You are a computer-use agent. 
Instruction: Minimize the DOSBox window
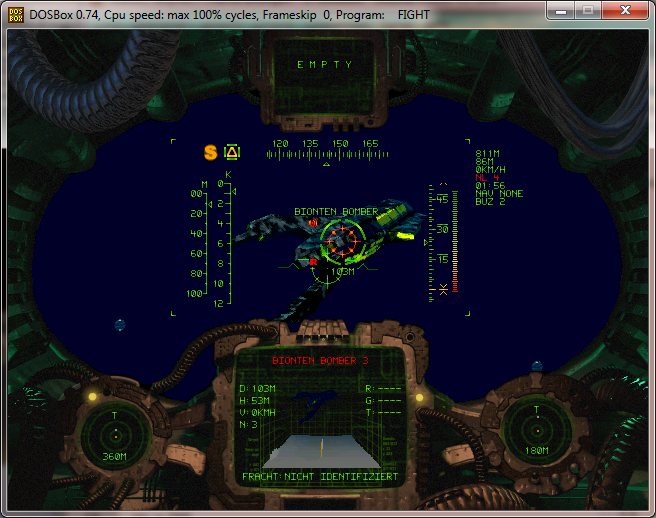(x=563, y=11)
